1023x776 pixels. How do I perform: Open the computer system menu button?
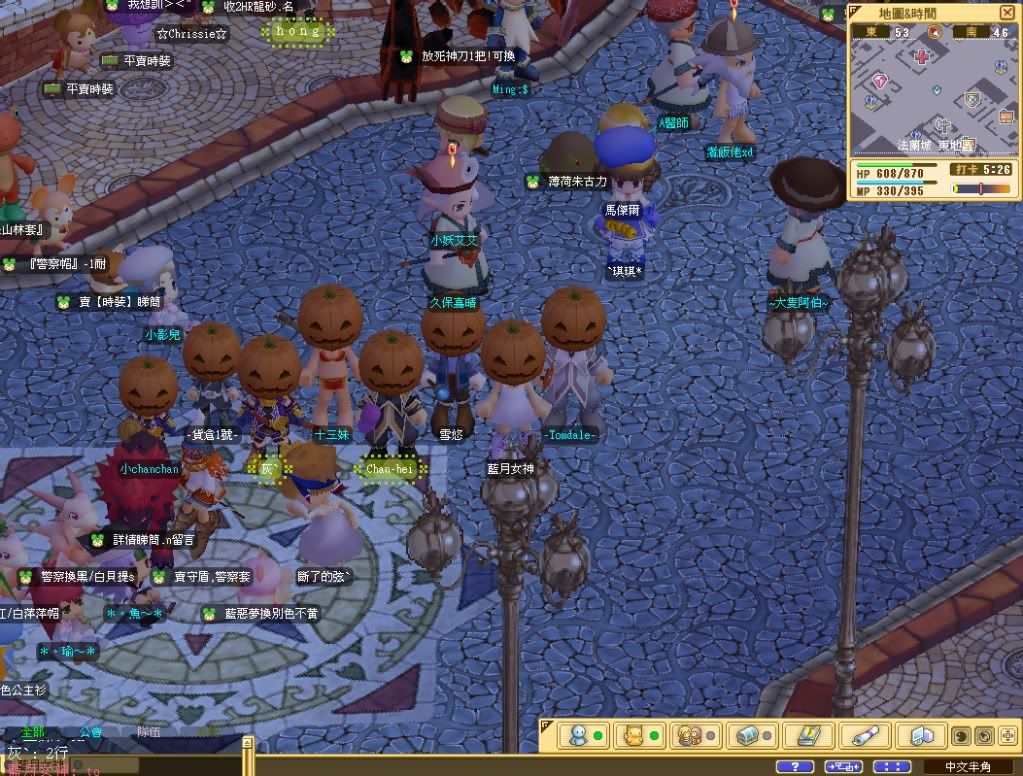point(921,735)
